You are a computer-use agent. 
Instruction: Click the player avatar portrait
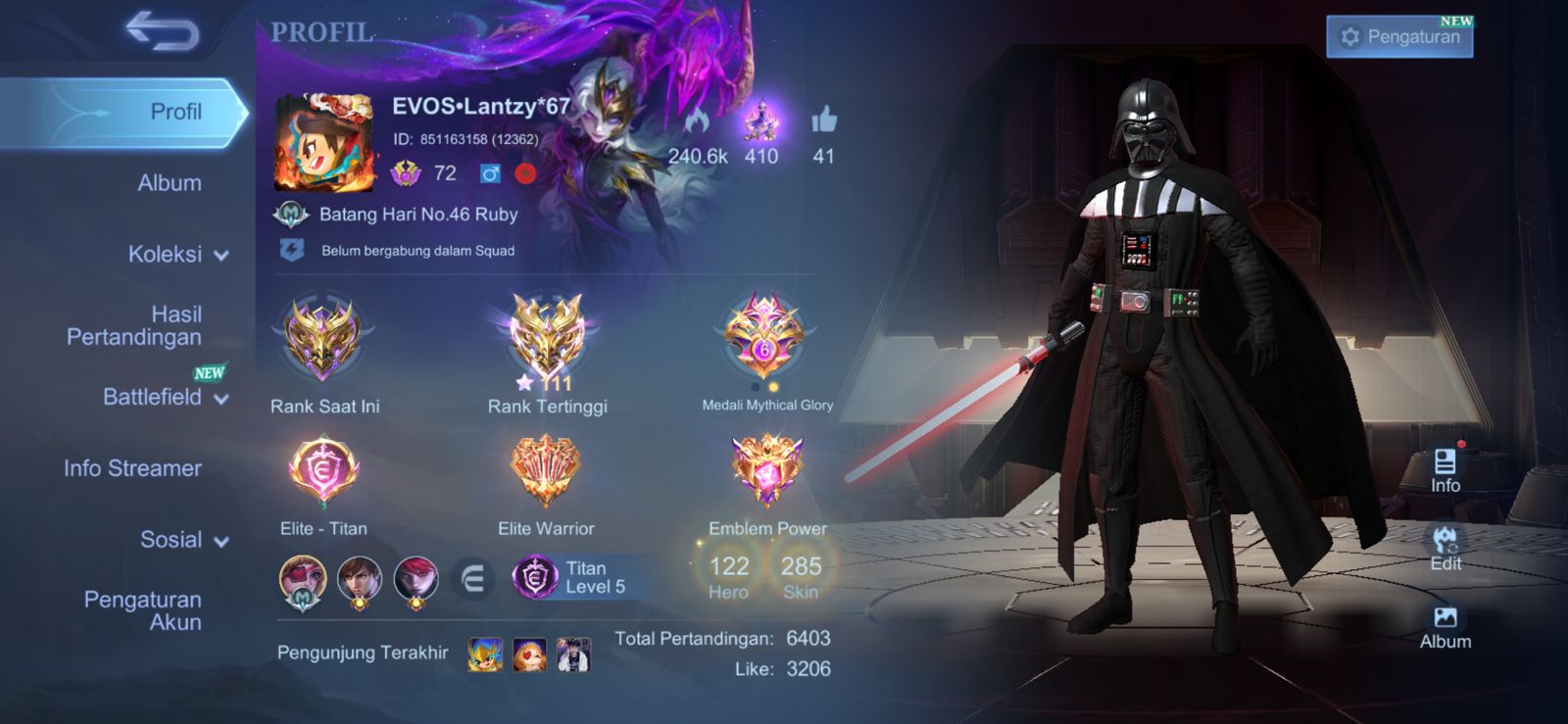tap(324, 143)
